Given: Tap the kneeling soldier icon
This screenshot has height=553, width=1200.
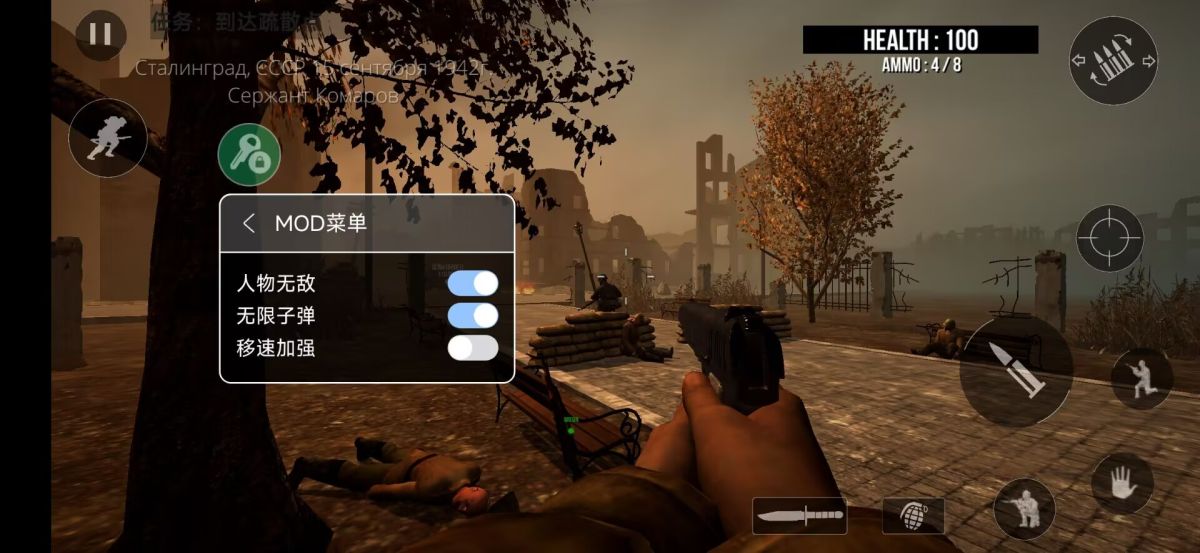Looking at the screenshot, I should [1142, 379].
